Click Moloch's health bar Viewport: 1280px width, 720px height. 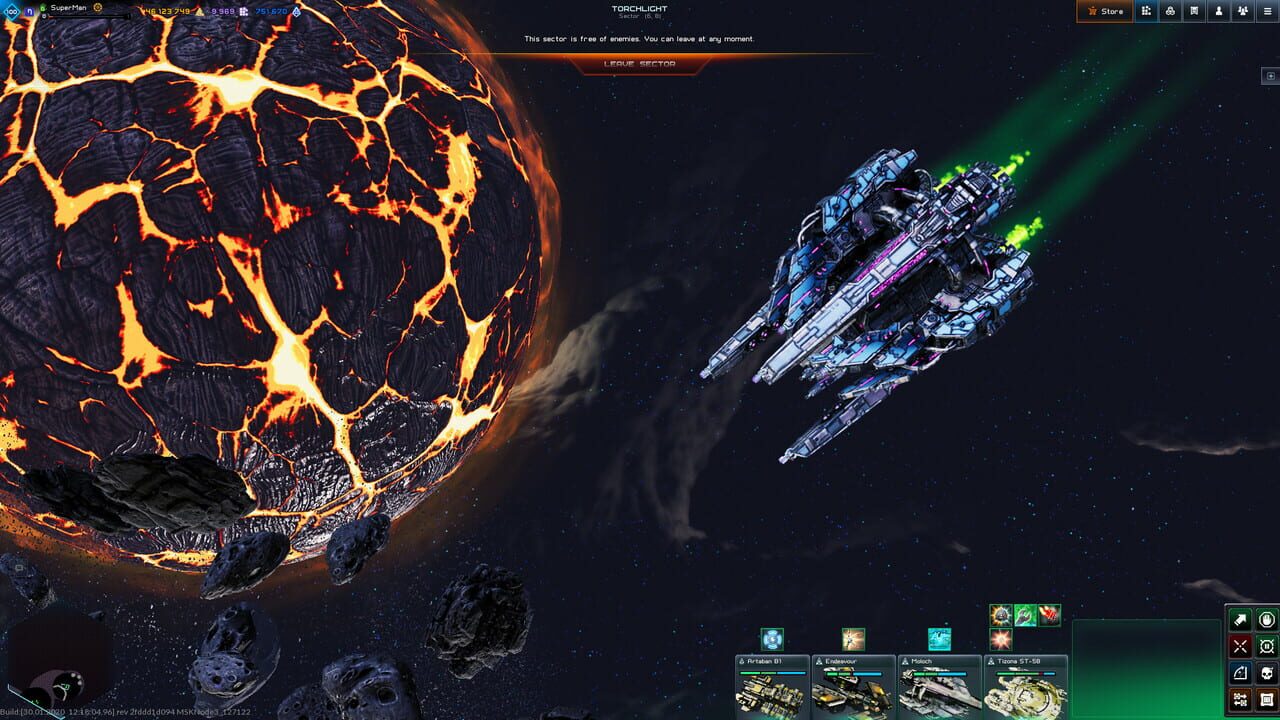point(939,674)
